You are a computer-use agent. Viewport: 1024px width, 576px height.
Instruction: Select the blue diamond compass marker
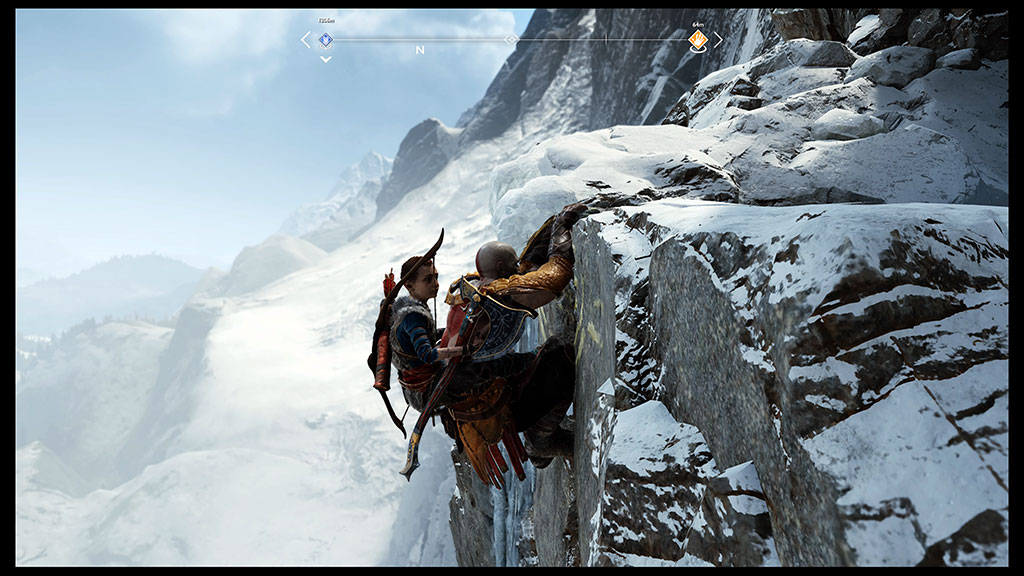325,40
